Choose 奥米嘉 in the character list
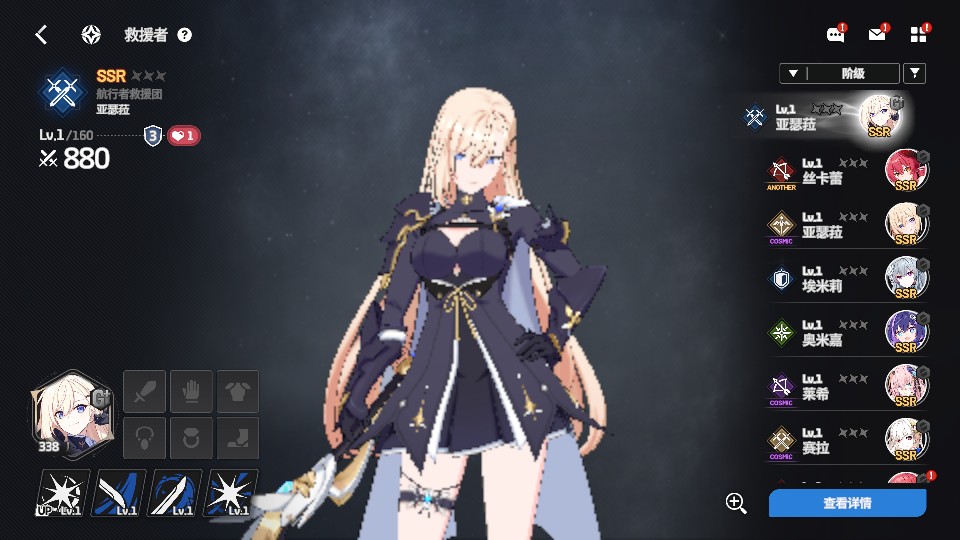Viewport: 960px width, 540px height. coord(846,333)
